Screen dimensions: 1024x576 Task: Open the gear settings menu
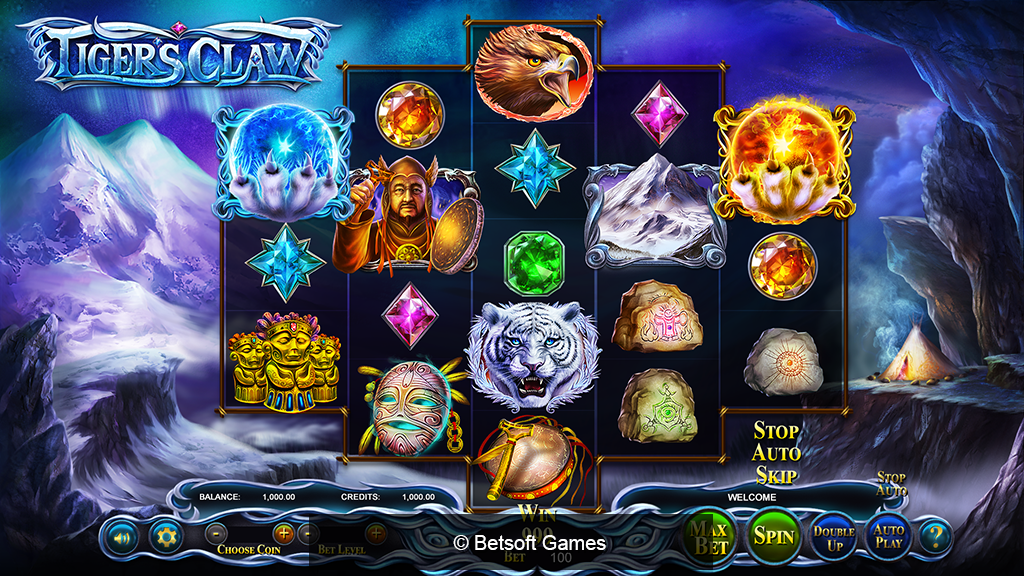coord(165,537)
